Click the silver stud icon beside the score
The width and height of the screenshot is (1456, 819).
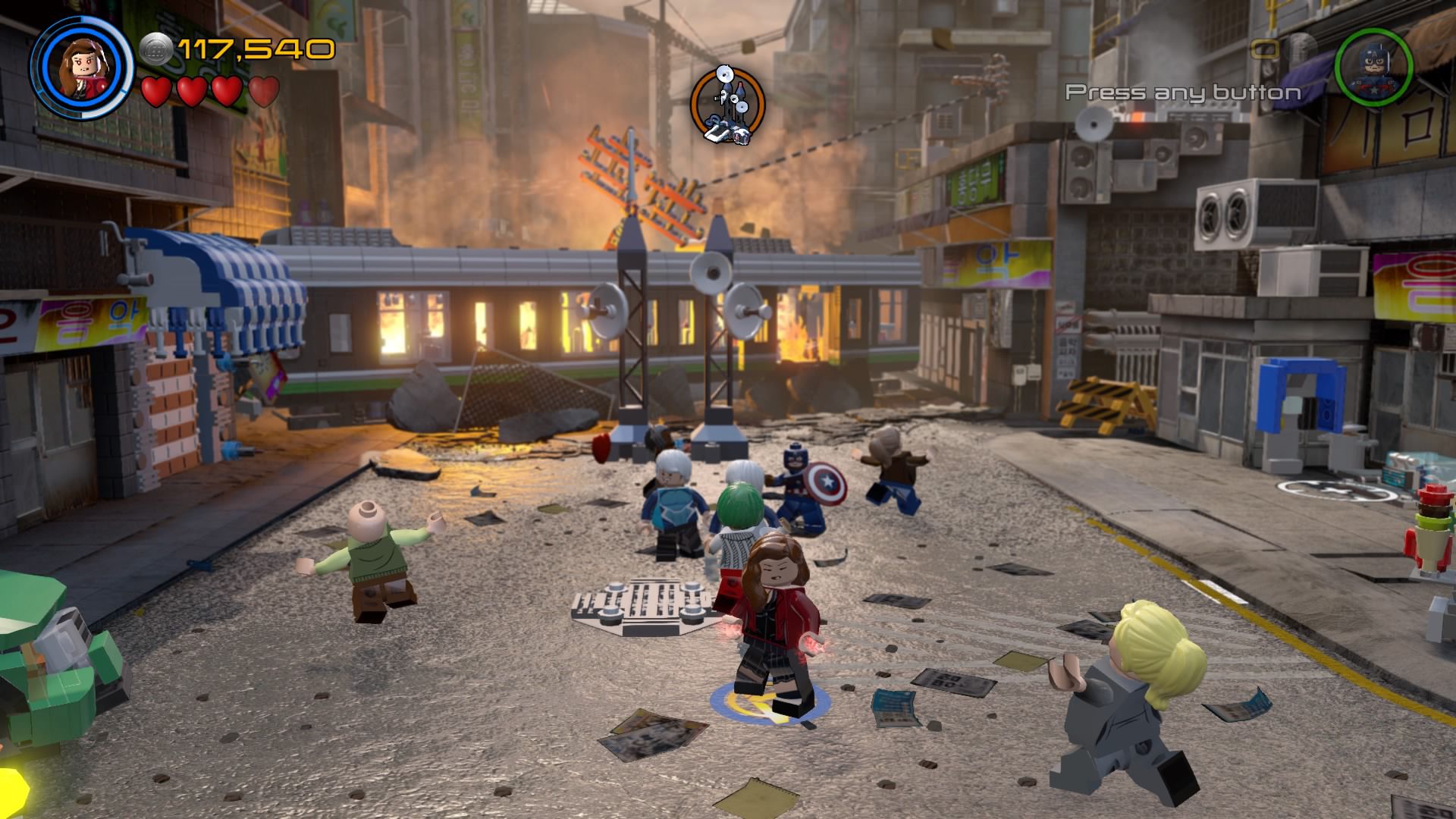[x=156, y=47]
